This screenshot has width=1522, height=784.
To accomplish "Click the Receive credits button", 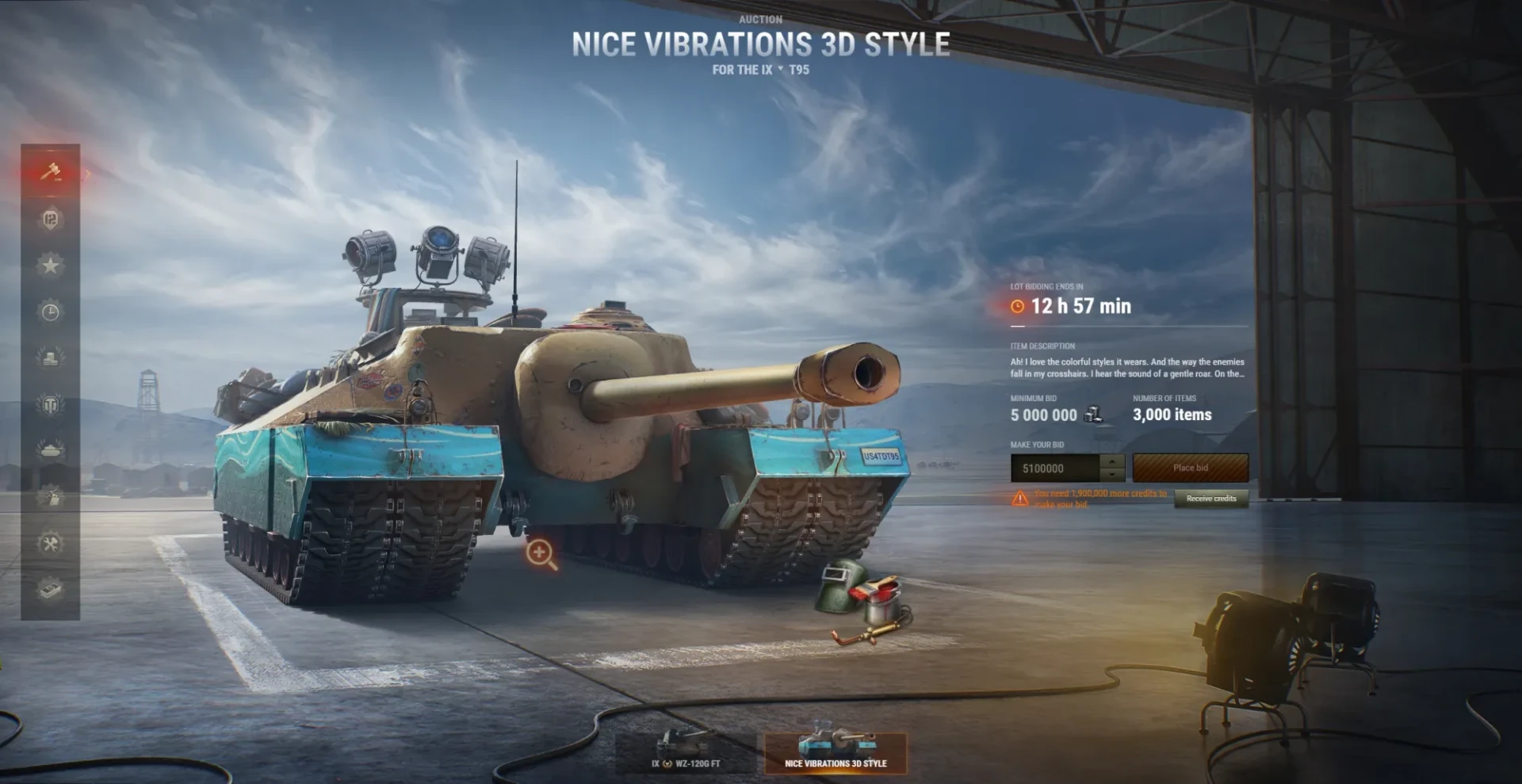I will point(1210,499).
